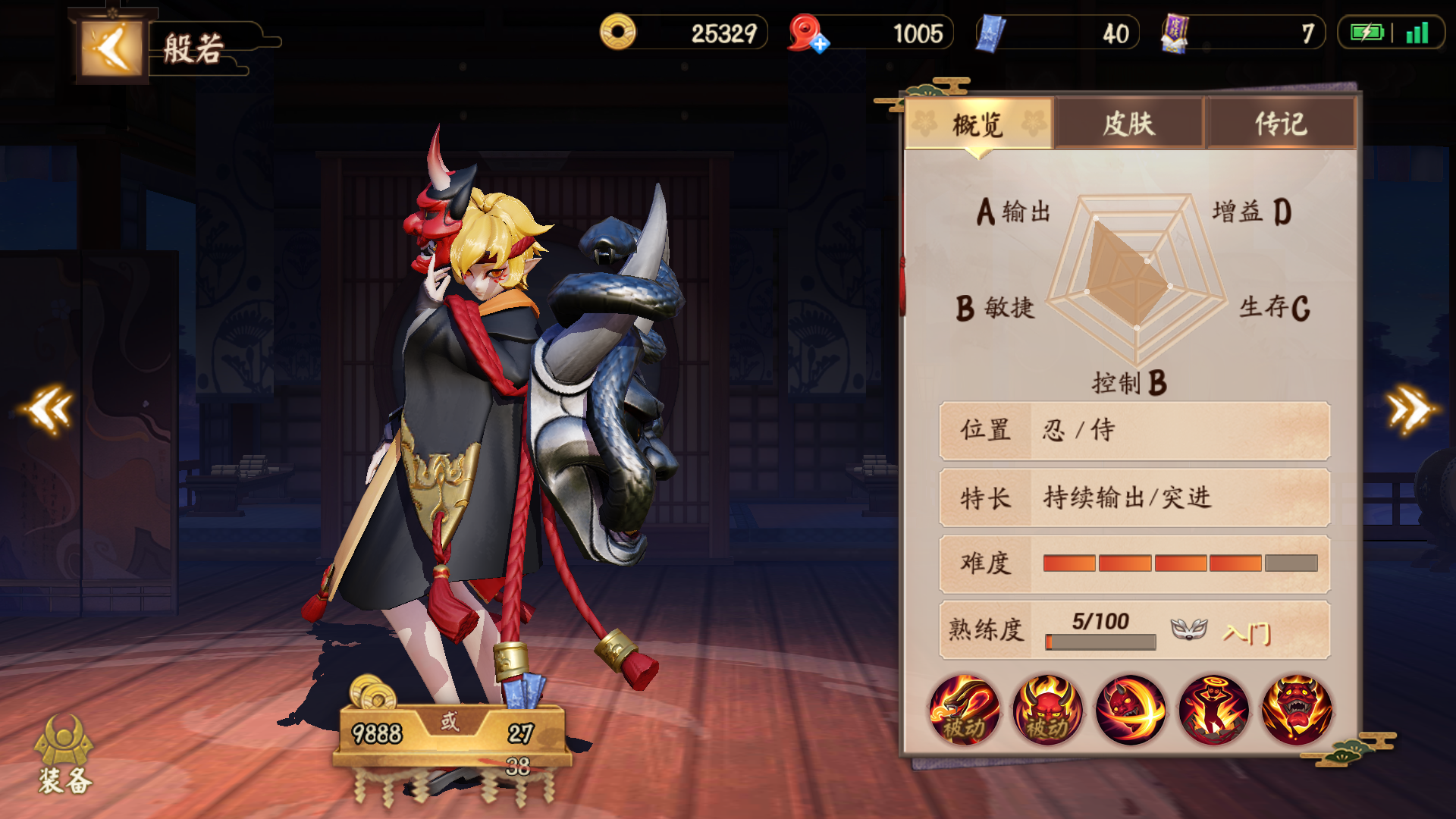This screenshot has height=819, width=1456.
Task: Inspect the haloed silhouette flame skill
Action: click(x=1213, y=711)
